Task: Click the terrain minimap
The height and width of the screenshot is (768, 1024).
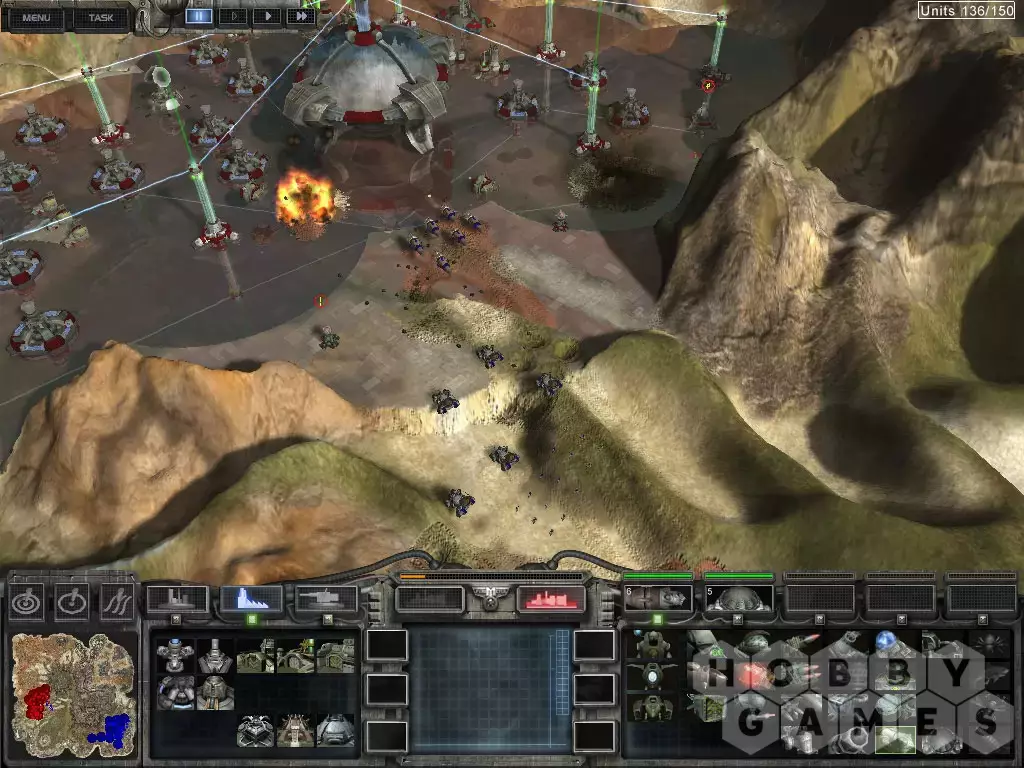Action: pos(70,688)
